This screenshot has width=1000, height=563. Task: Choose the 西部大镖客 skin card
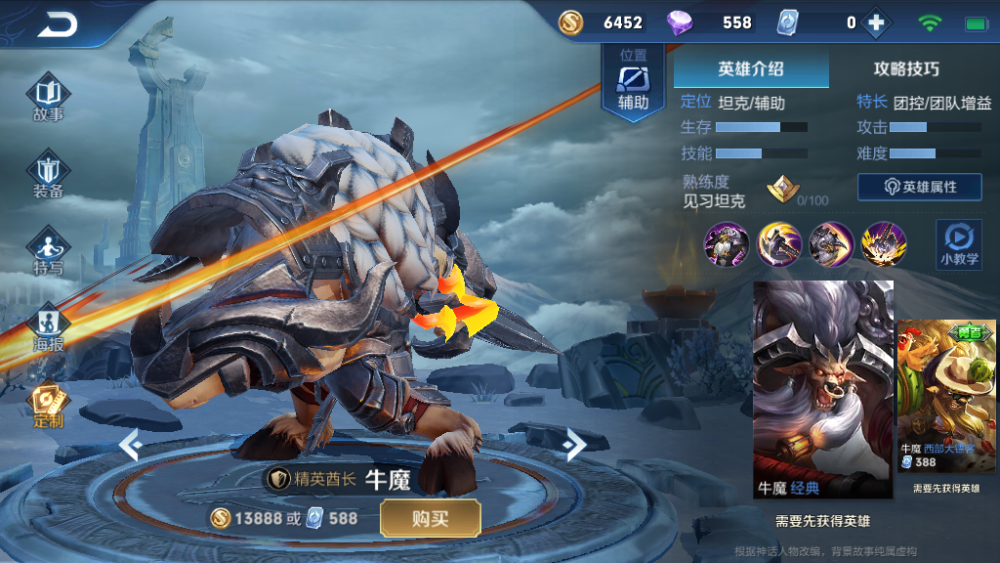pos(946,397)
